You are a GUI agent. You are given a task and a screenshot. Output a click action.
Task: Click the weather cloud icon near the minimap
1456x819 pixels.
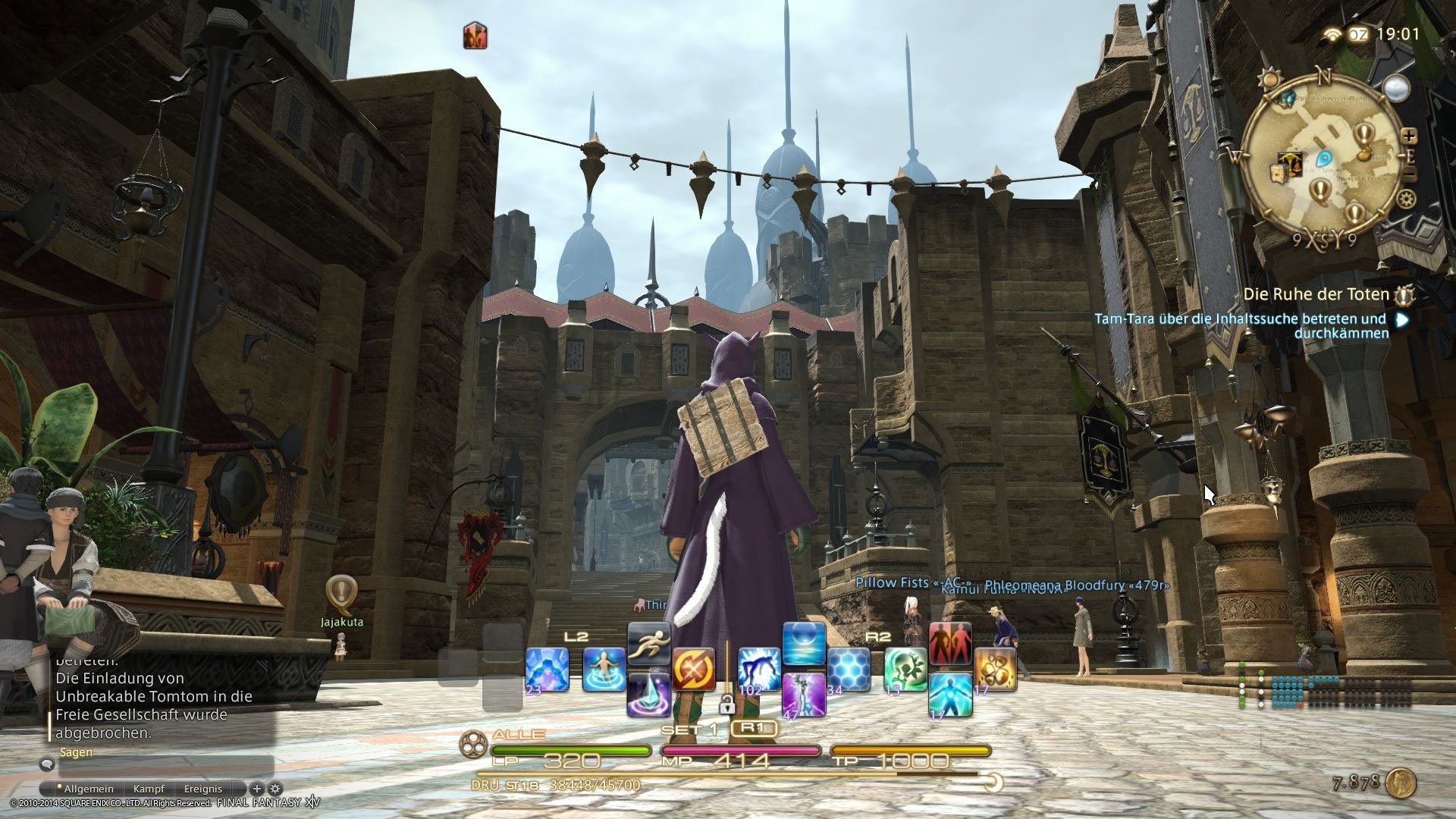pyautogui.click(x=1396, y=88)
